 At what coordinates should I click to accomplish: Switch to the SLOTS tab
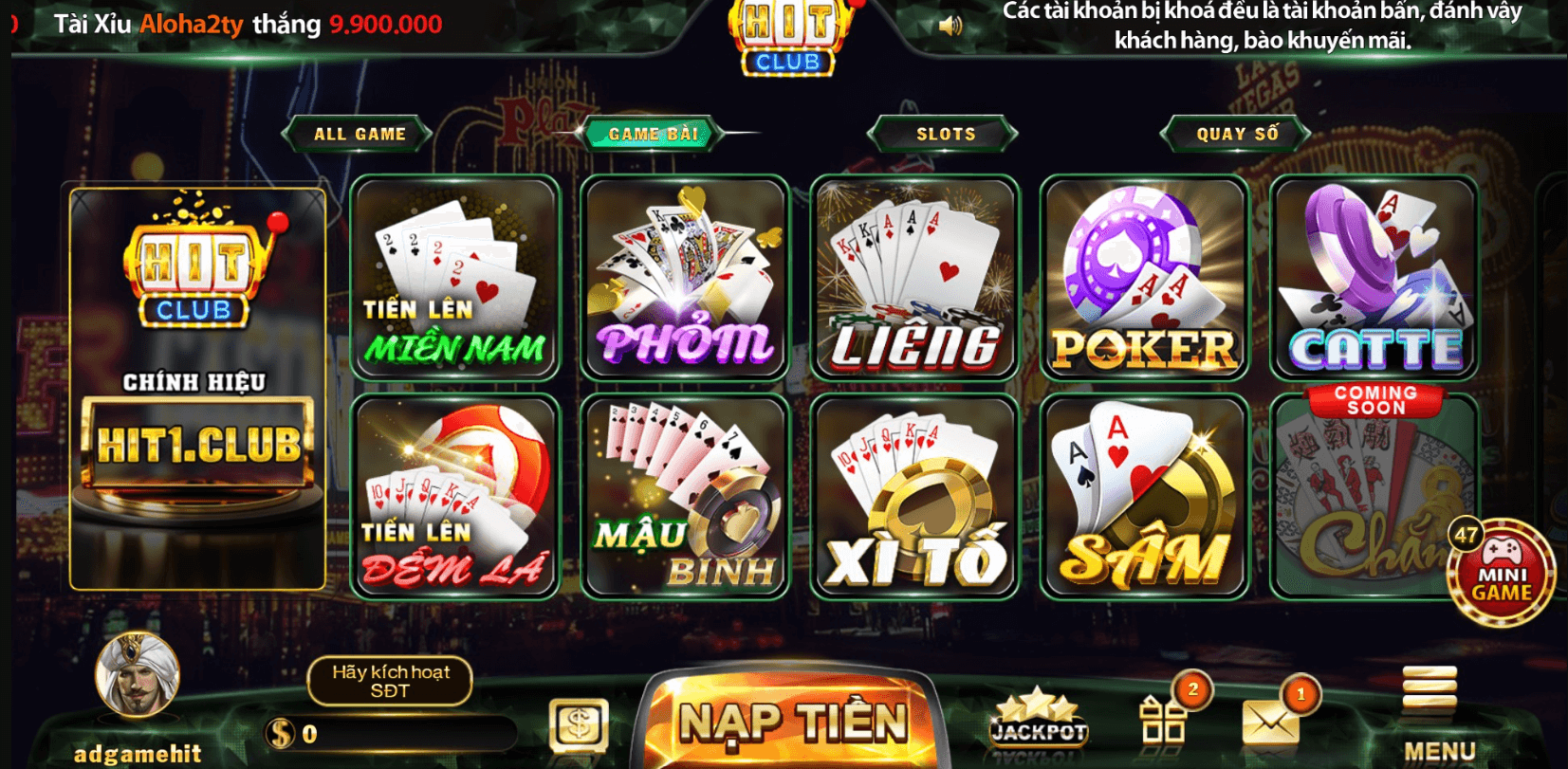(941, 134)
